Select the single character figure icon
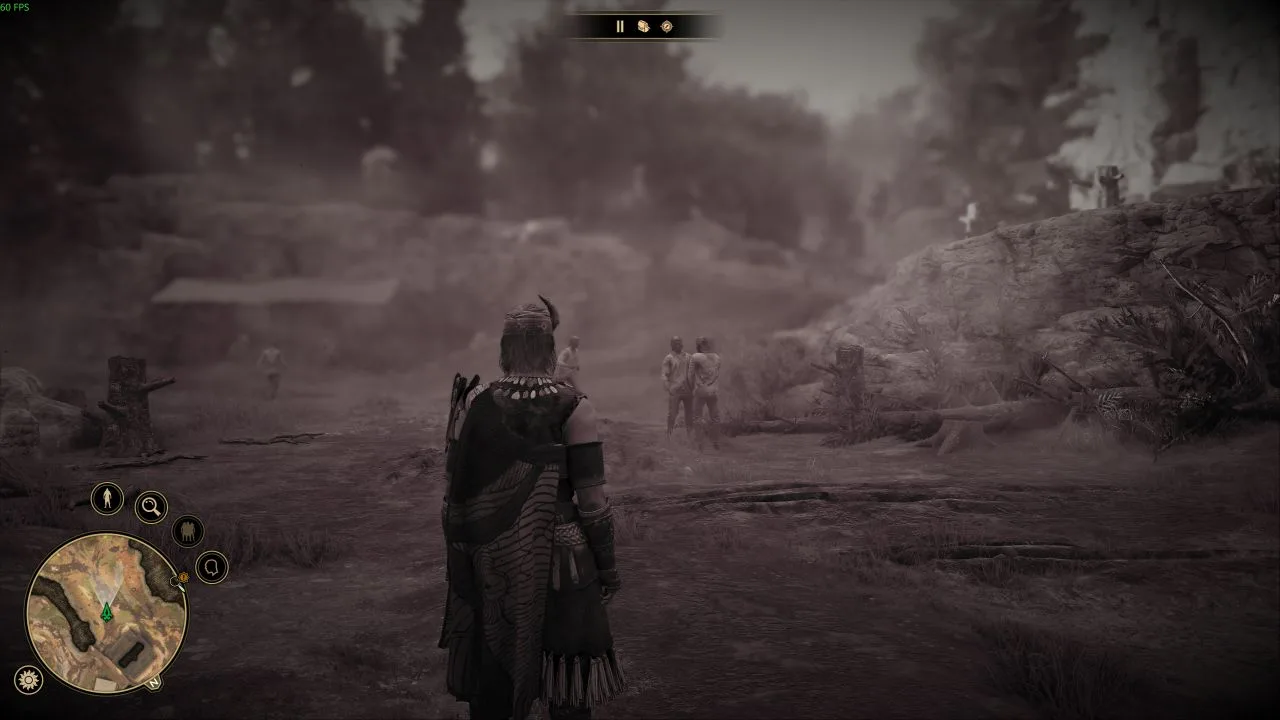 pyautogui.click(x=107, y=498)
